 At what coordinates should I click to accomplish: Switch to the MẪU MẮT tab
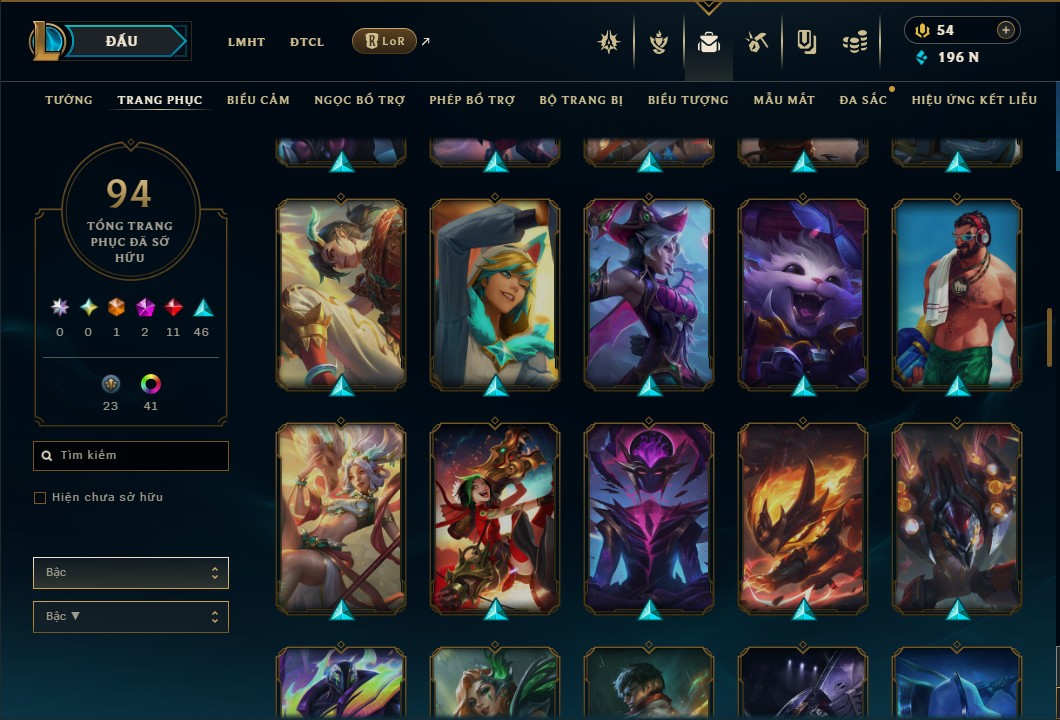coord(784,100)
